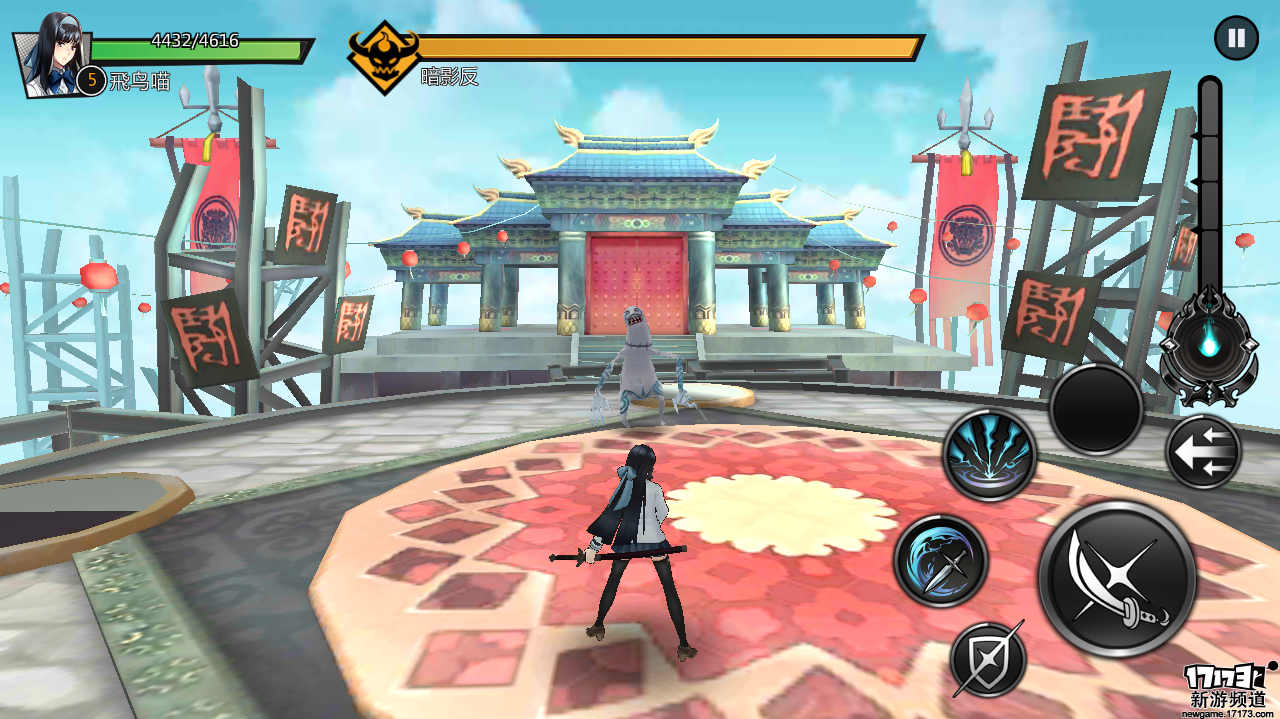Tap the crossed swords basic attack button
This screenshot has width=1280, height=719.
click(x=1117, y=579)
